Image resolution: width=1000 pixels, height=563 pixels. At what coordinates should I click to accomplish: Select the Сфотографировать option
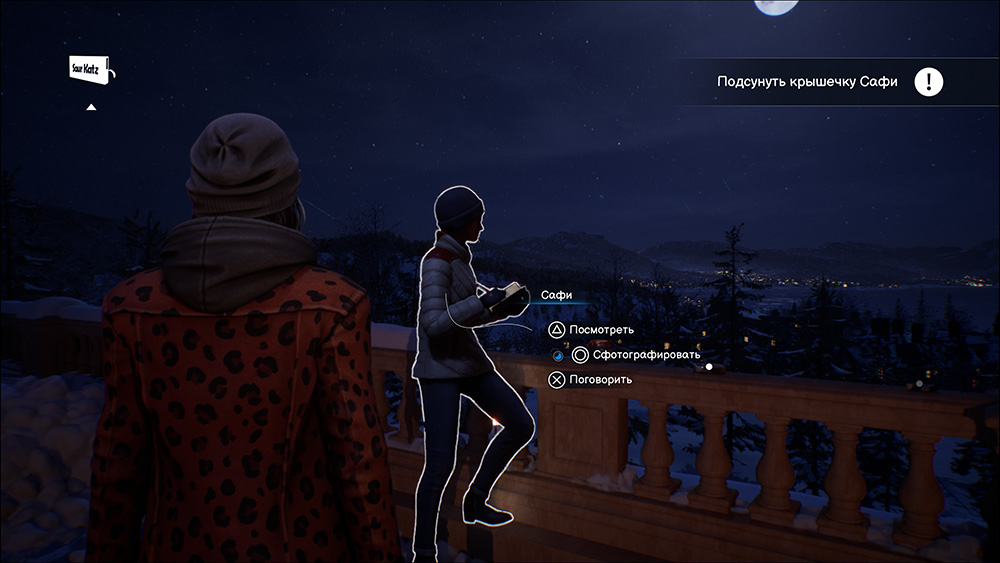(634, 355)
